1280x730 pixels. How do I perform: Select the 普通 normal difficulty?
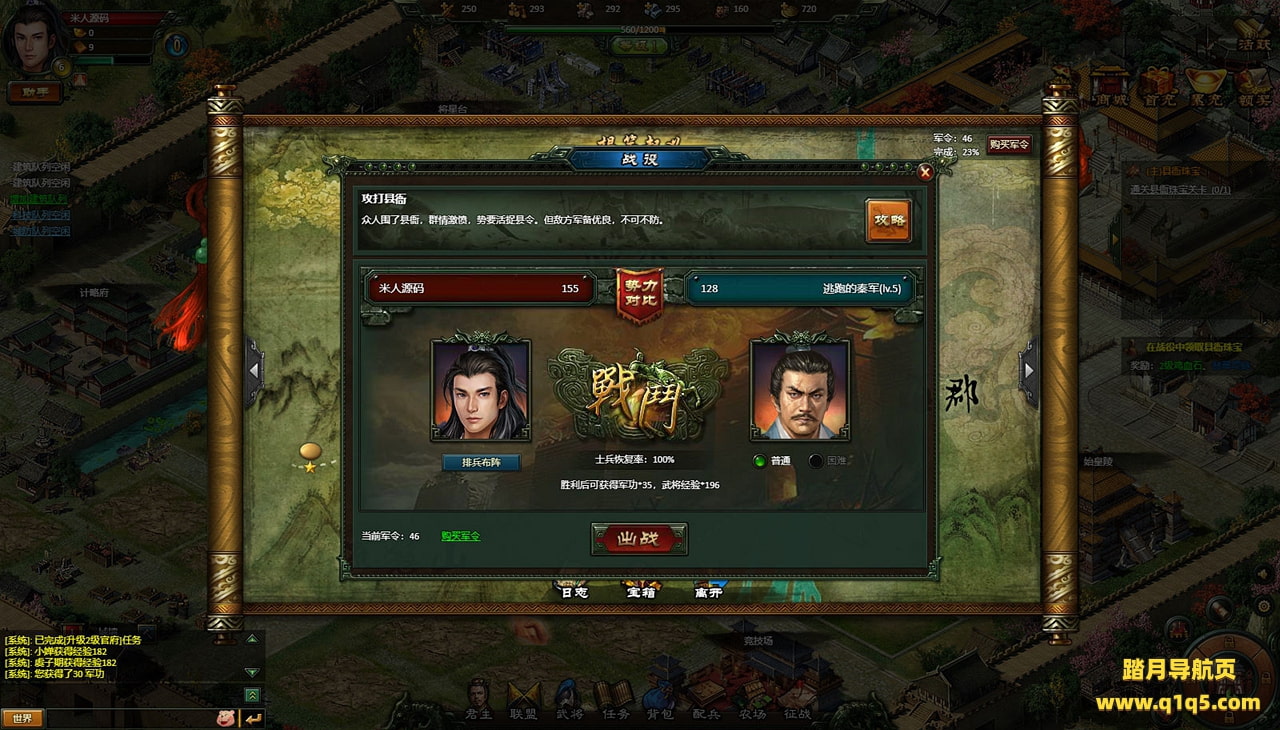760,461
